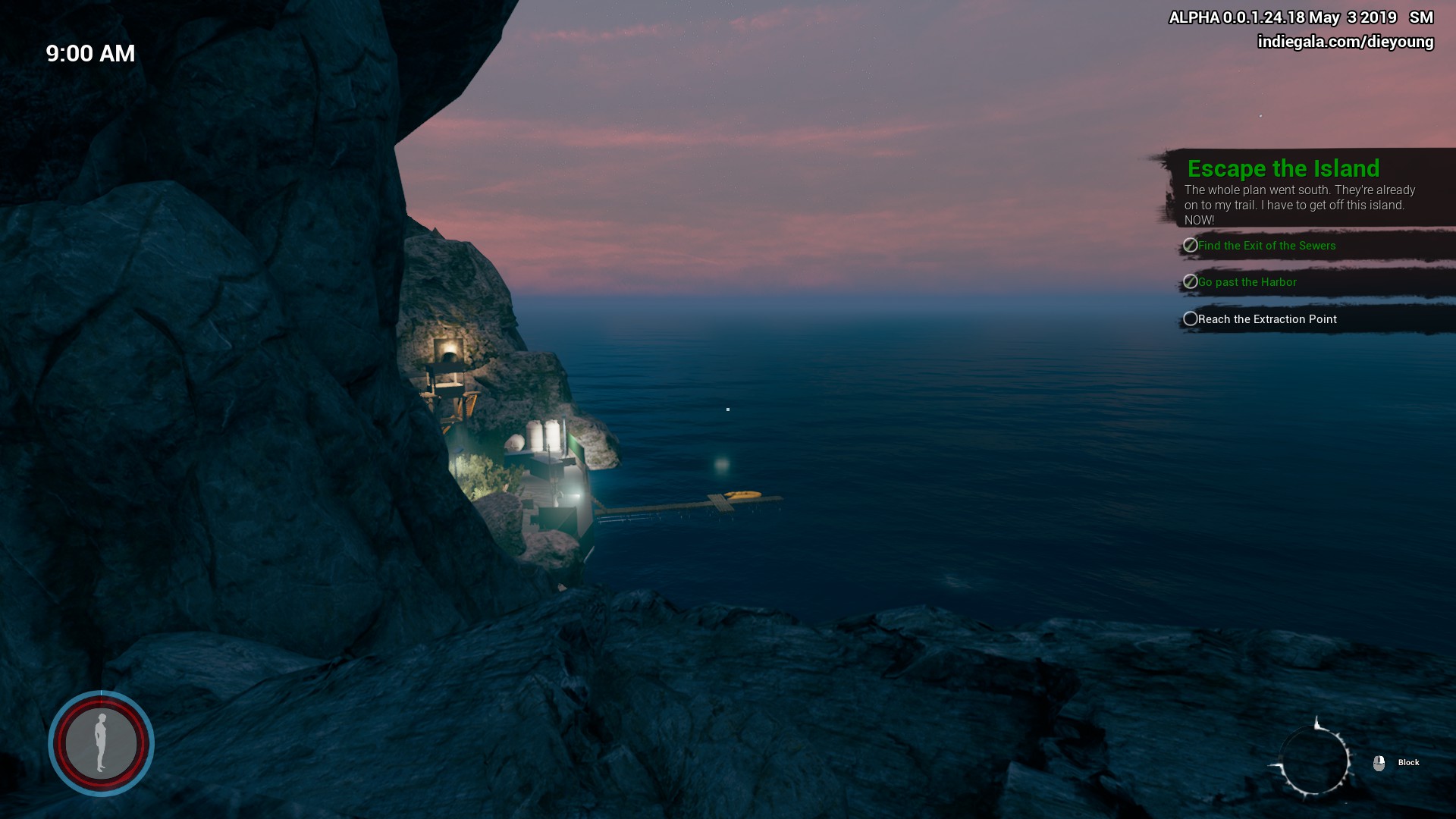Click the circular stamina ring icon
The image size is (1456, 819).
pos(1314,761)
